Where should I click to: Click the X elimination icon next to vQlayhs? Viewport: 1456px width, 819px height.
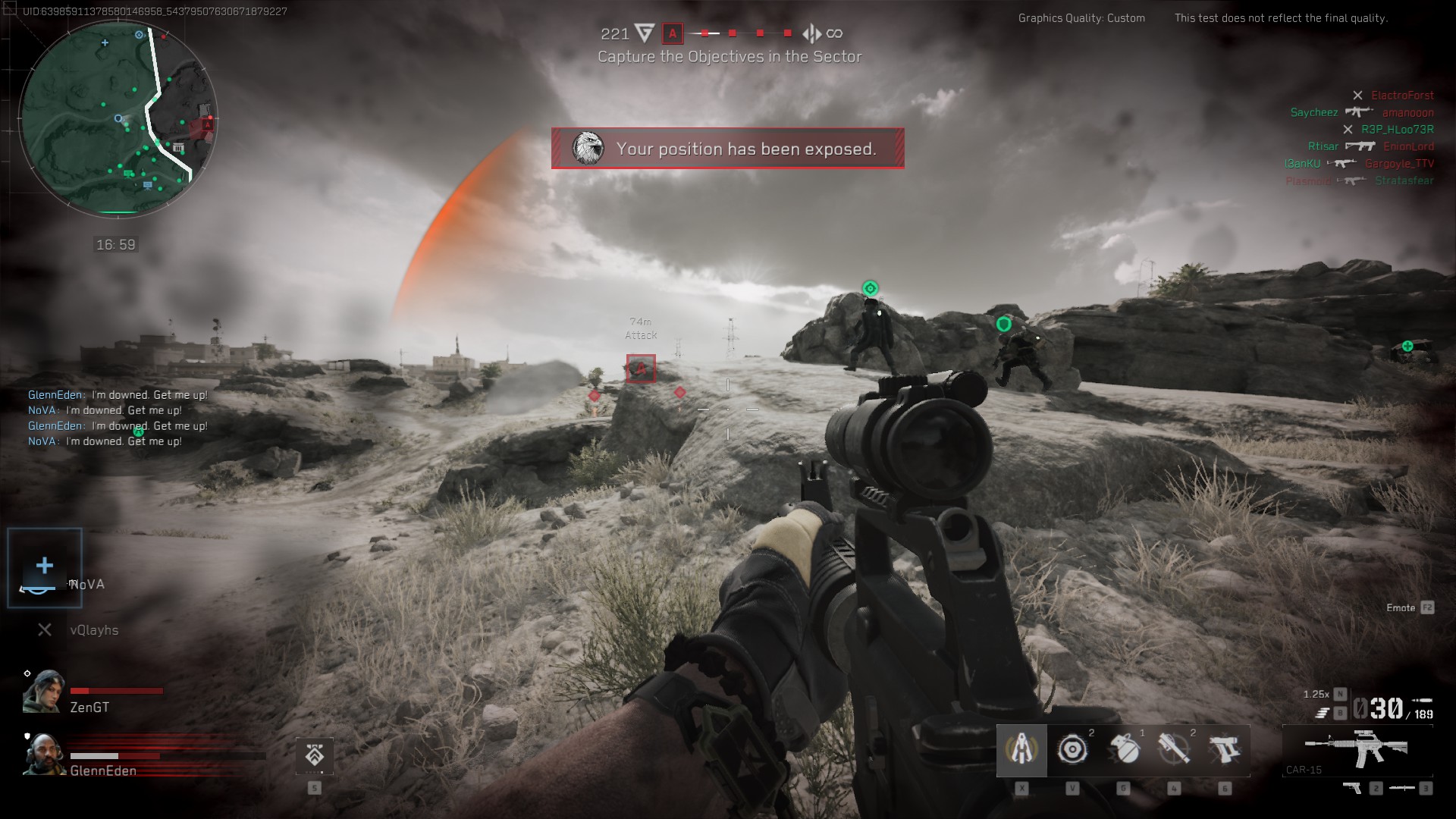click(43, 629)
